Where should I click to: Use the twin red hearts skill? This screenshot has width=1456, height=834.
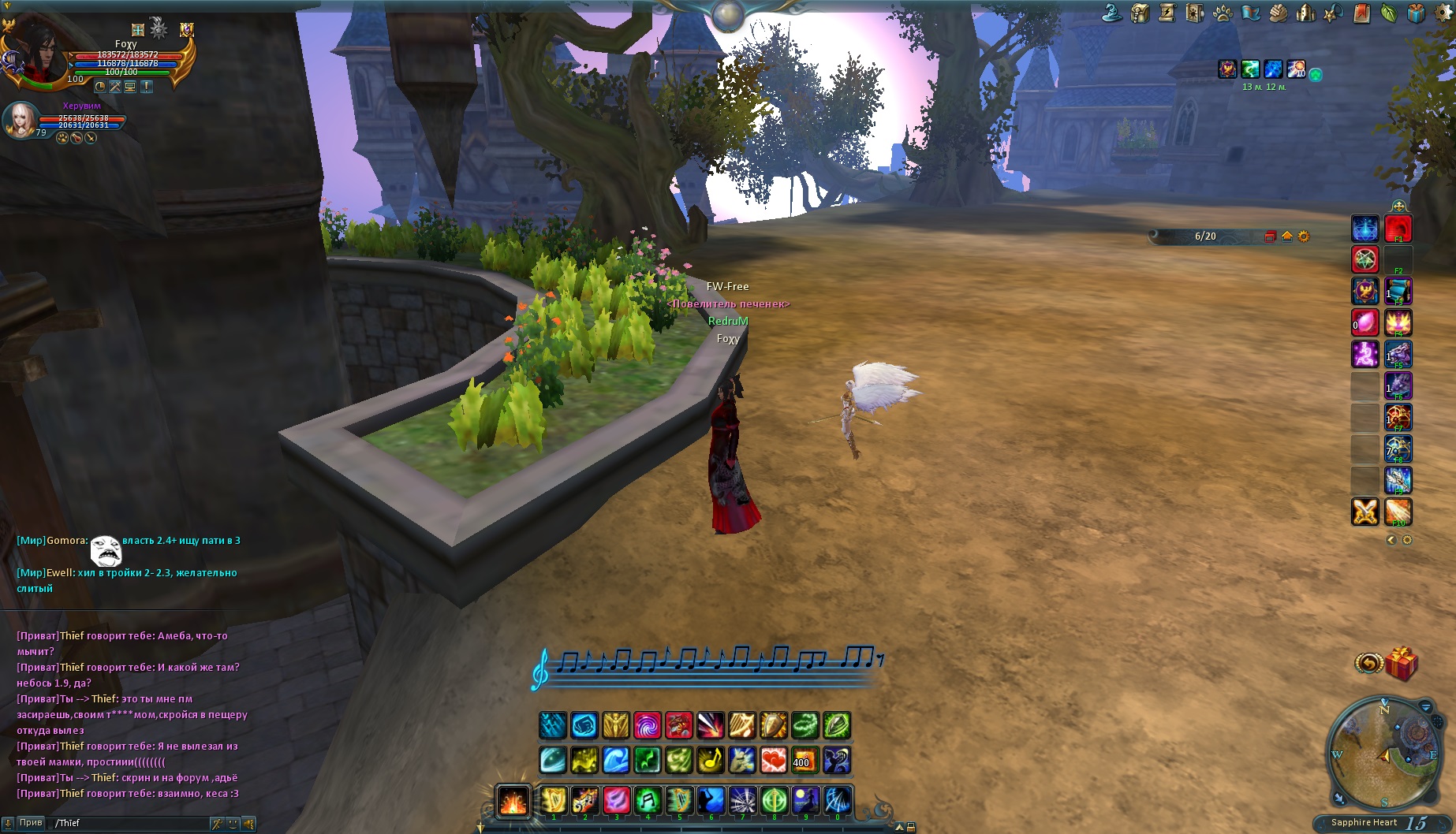tap(773, 760)
